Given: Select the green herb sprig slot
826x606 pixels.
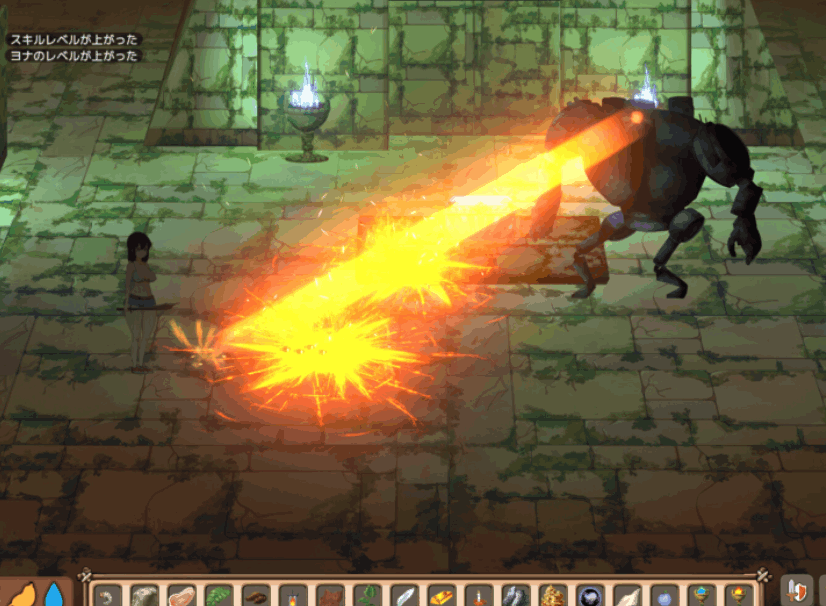Looking at the screenshot, I should (x=366, y=597).
